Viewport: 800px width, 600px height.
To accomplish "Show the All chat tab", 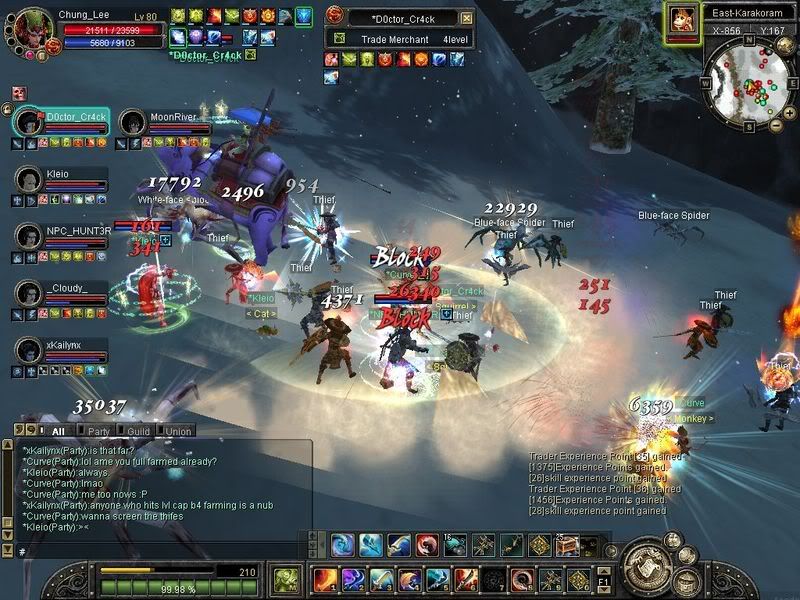I will coord(58,431).
